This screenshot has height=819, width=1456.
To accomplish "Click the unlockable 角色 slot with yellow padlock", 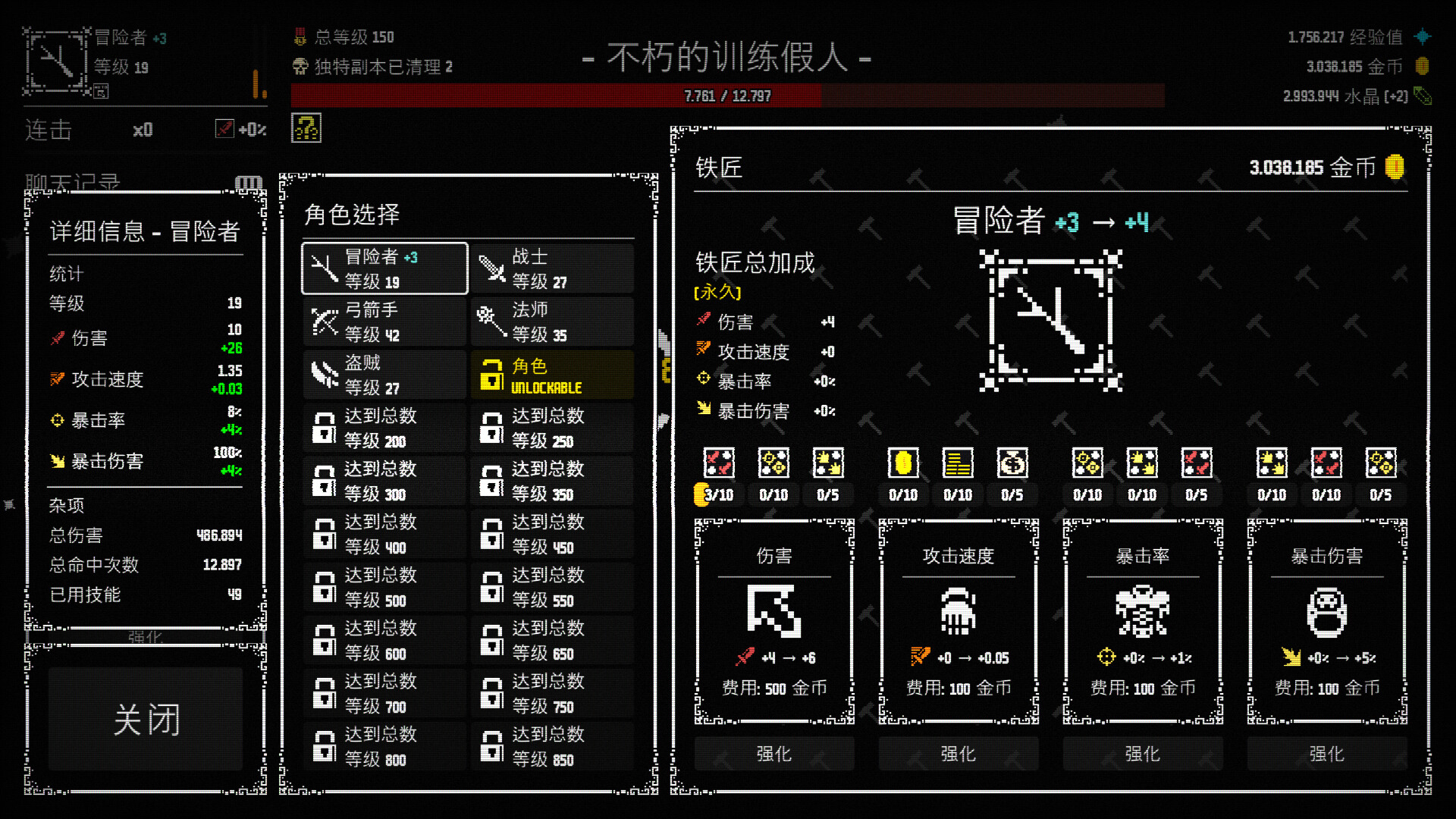I will point(551,375).
